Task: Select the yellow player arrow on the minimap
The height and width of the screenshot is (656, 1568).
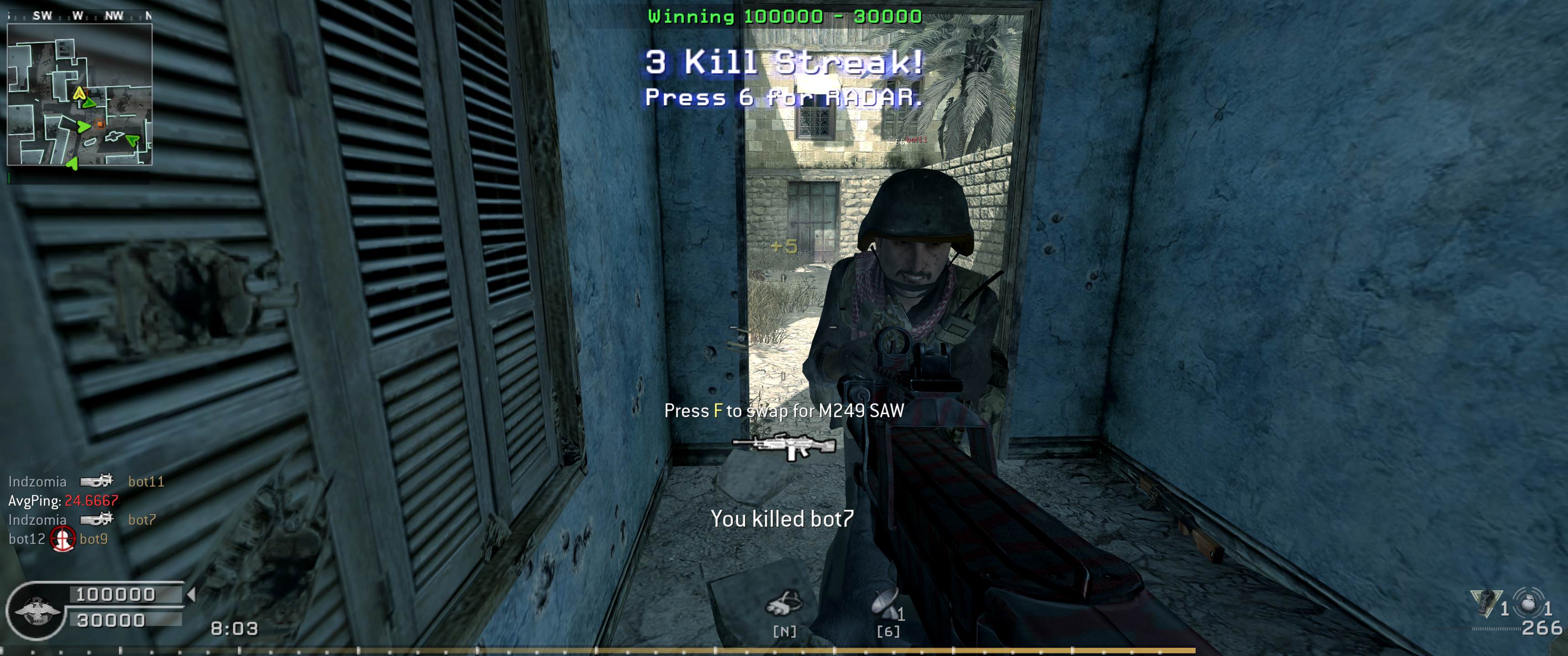Action: click(78, 93)
